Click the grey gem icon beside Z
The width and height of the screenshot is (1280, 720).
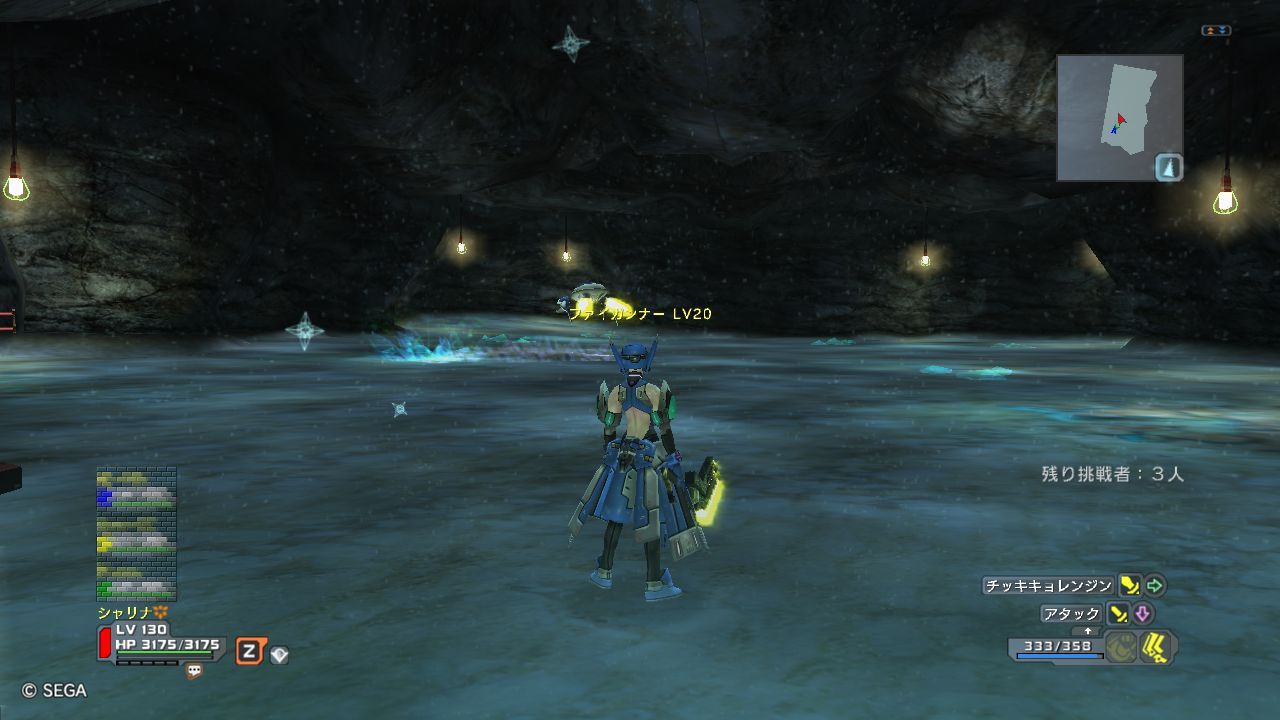[x=279, y=655]
